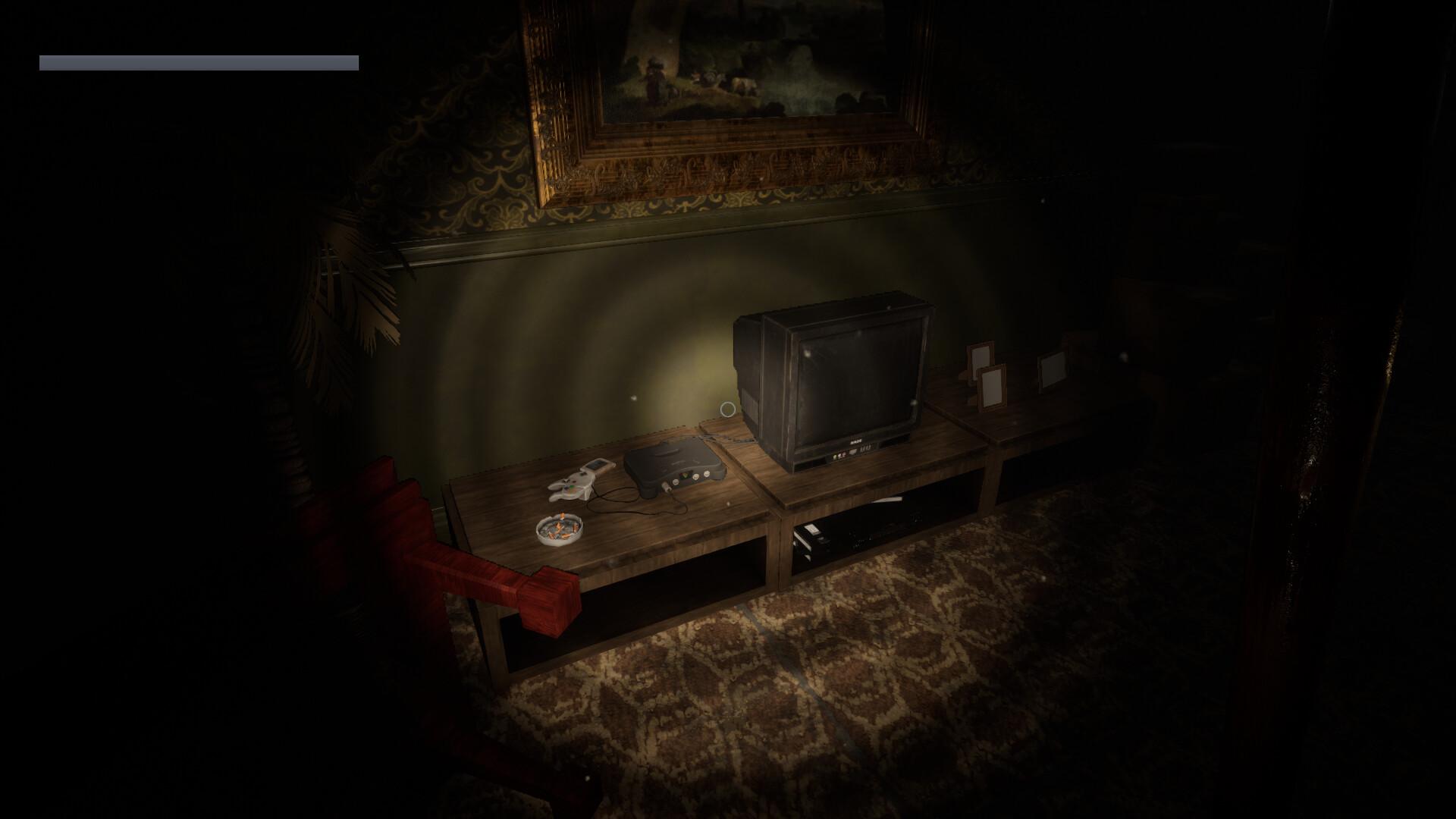Click the circular interaction reticle near the TV

pyautogui.click(x=727, y=409)
